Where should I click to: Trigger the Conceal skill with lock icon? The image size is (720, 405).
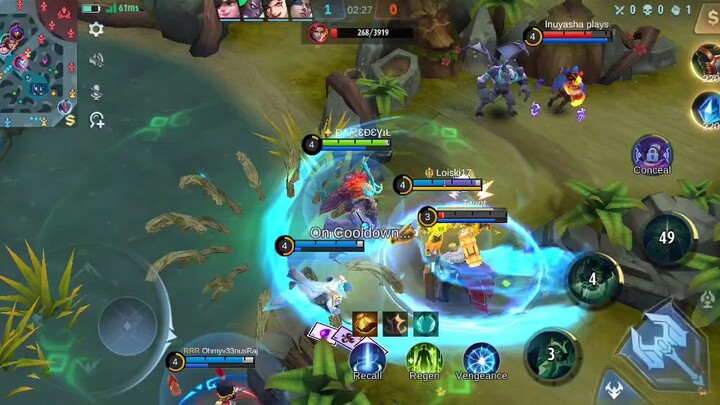tap(652, 153)
